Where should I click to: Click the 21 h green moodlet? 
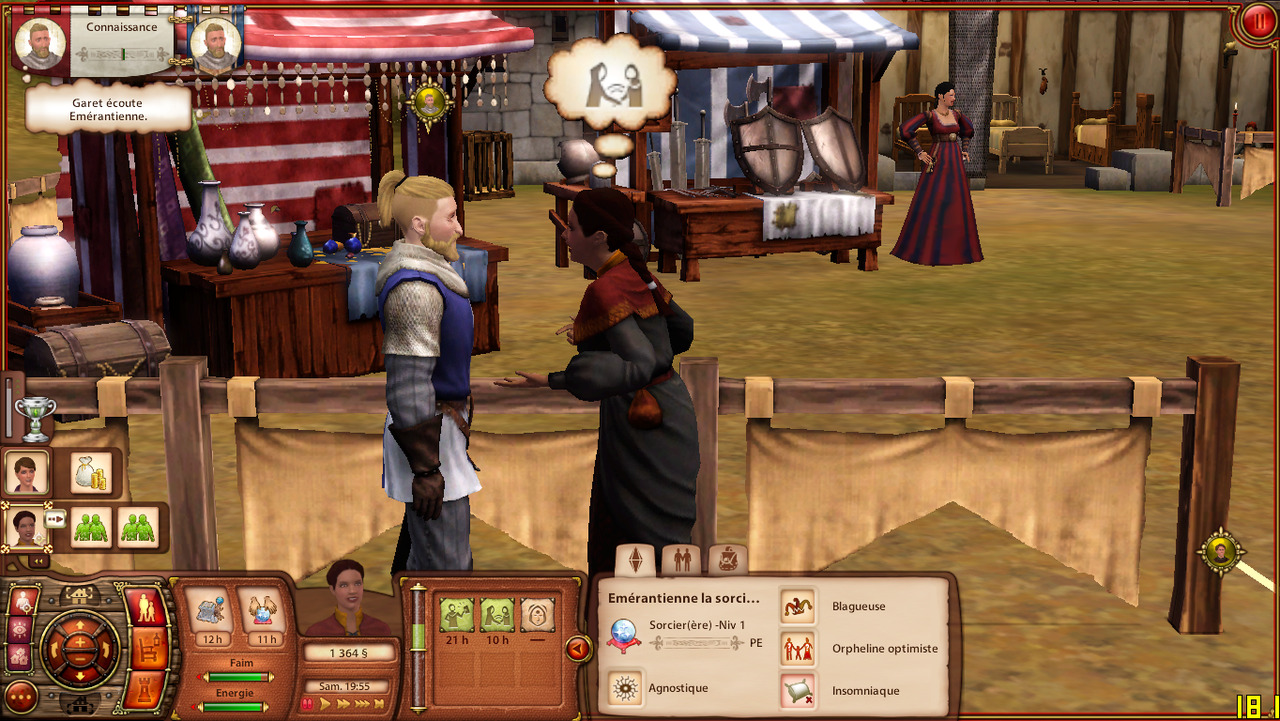click(457, 614)
